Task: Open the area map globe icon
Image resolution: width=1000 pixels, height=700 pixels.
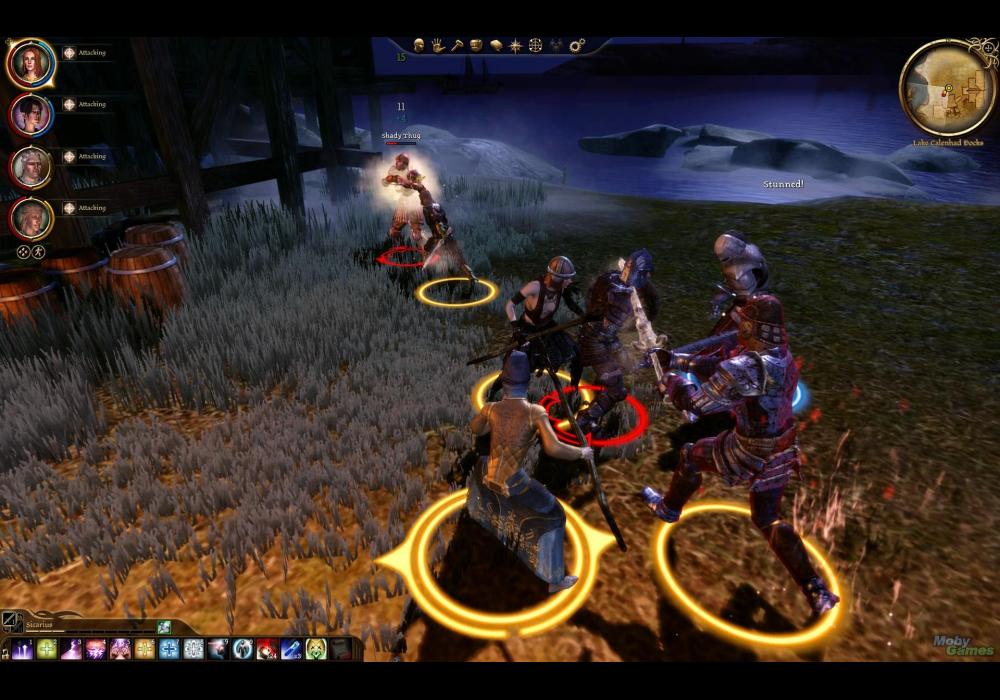Action: (535, 45)
